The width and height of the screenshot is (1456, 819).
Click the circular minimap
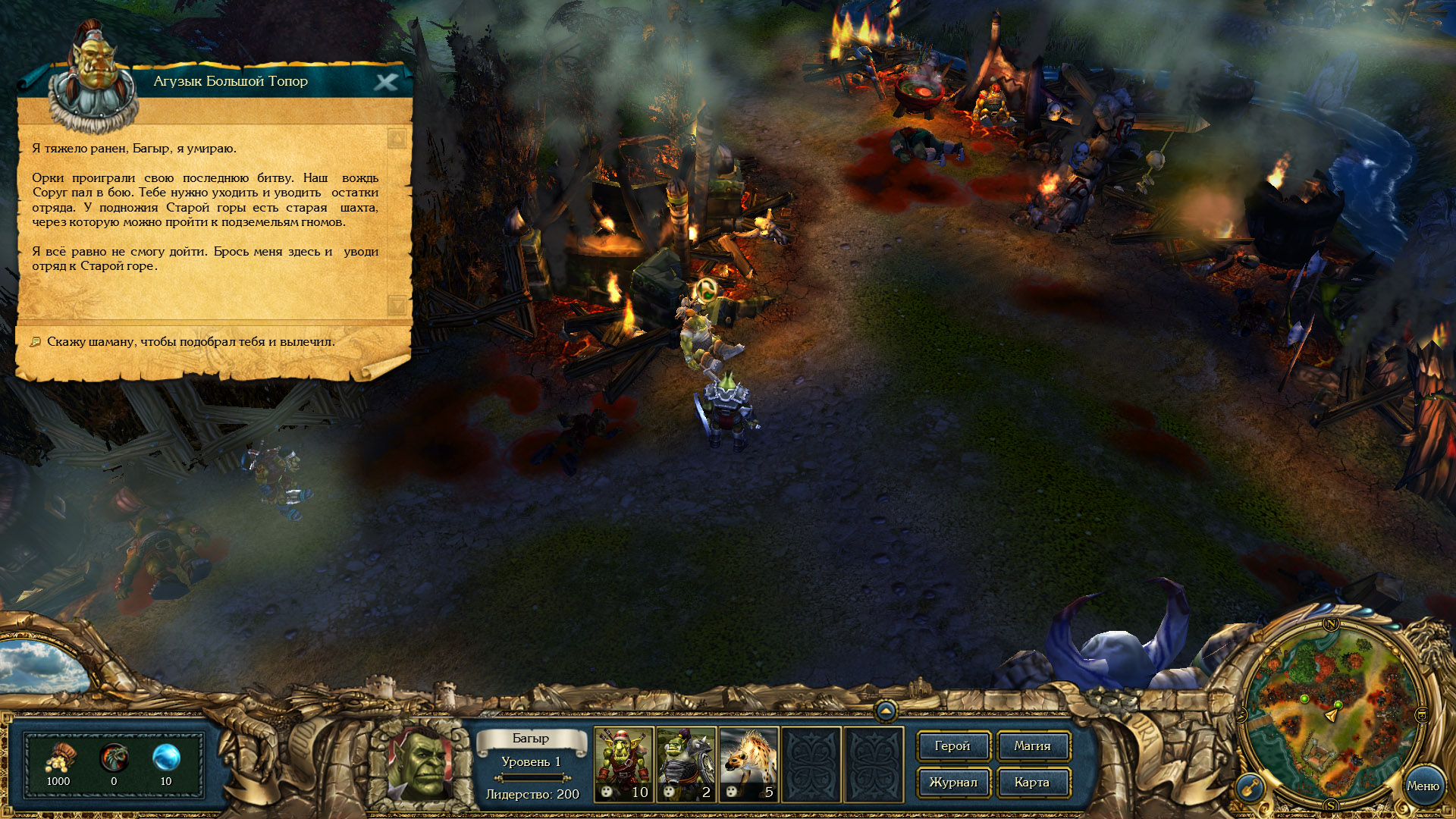click(x=1331, y=713)
